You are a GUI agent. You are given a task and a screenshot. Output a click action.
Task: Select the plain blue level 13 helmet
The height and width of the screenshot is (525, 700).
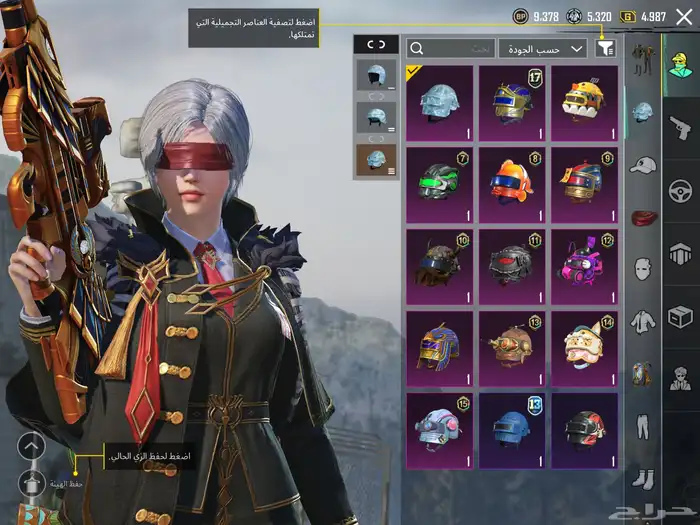tap(512, 430)
